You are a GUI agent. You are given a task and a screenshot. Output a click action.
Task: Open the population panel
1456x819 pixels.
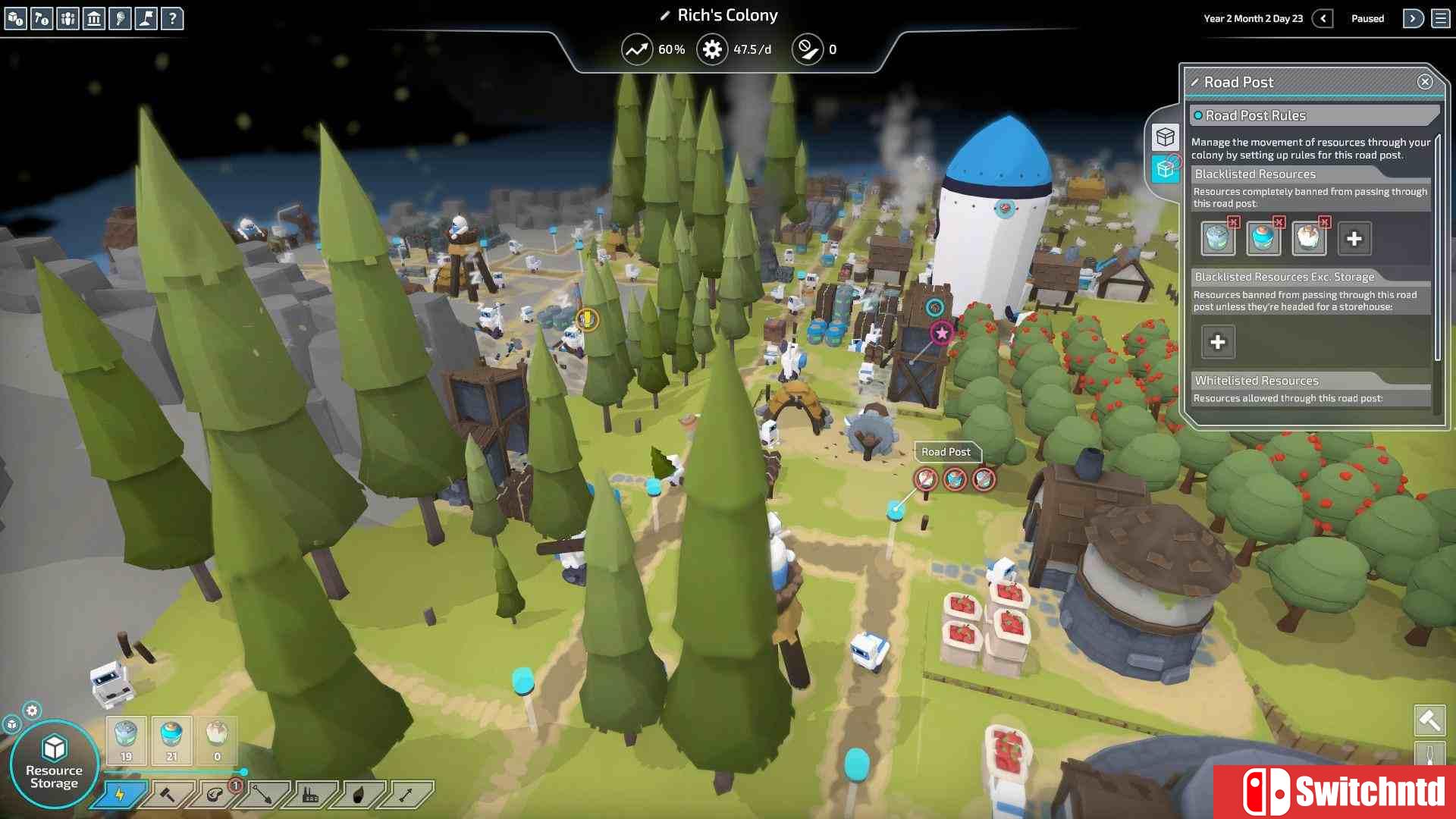(x=68, y=19)
